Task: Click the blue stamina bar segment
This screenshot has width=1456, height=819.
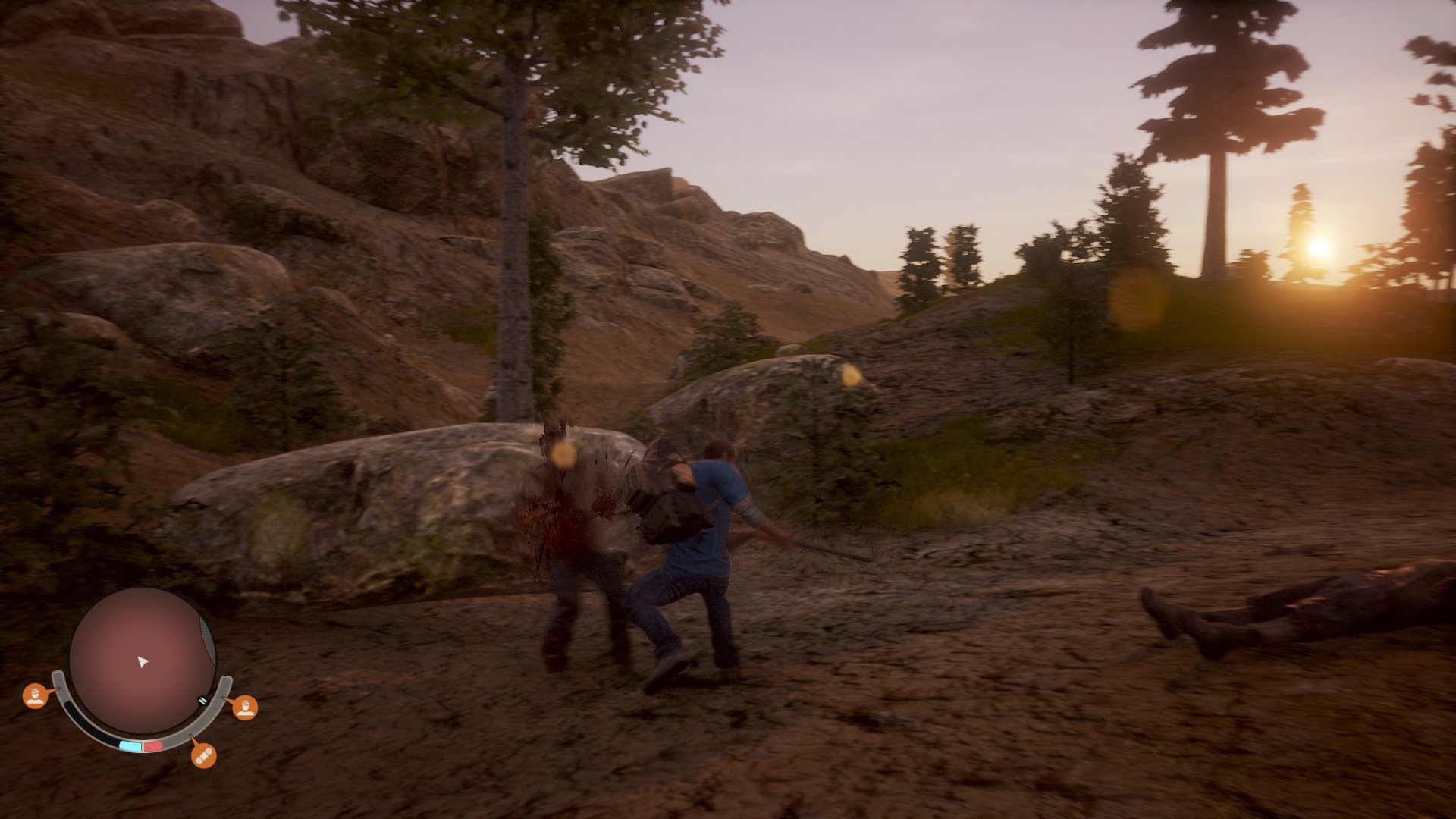Action: pyautogui.click(x=130, y=744)
